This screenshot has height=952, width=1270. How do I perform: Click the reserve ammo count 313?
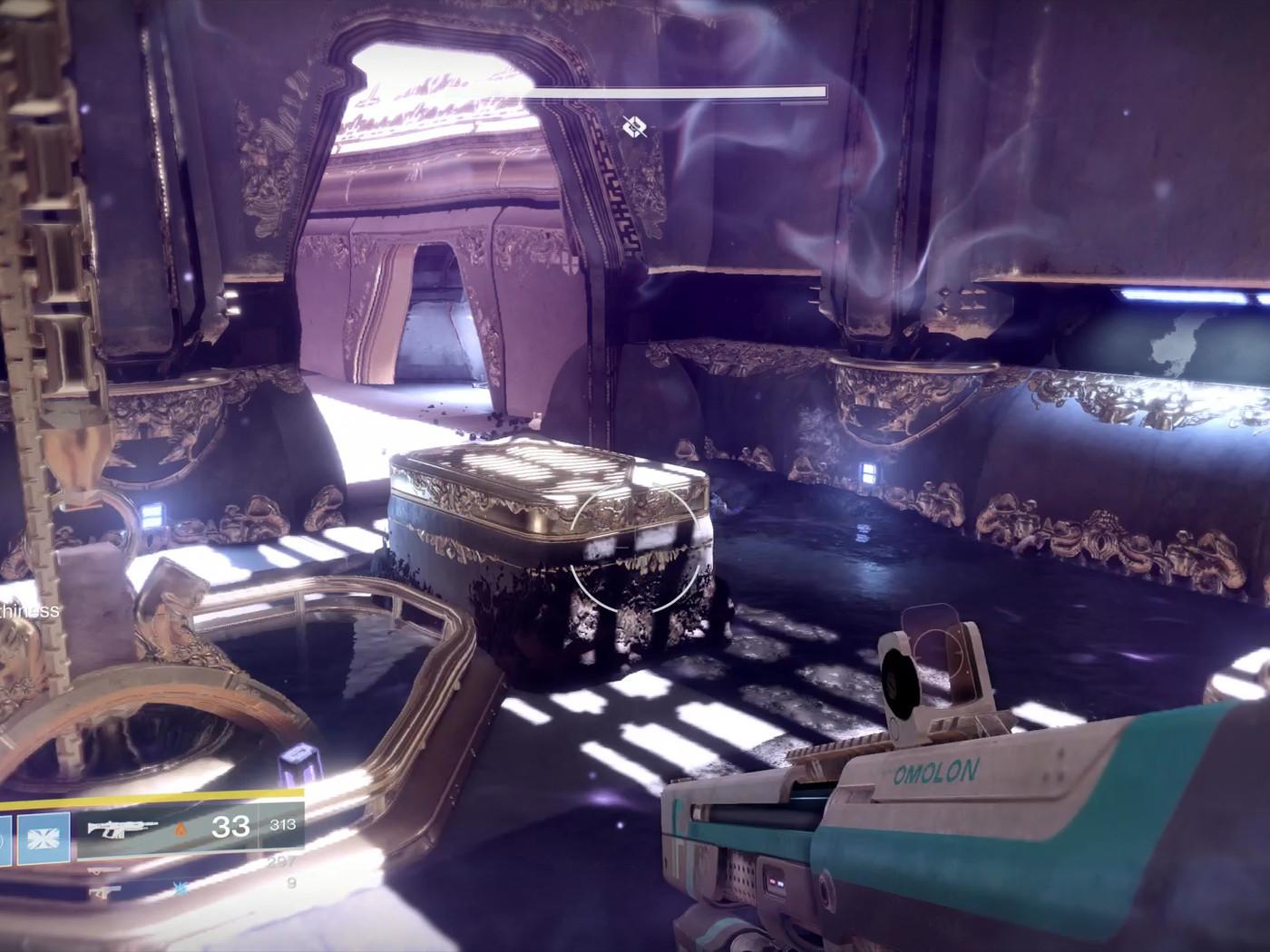click(282, 825)
